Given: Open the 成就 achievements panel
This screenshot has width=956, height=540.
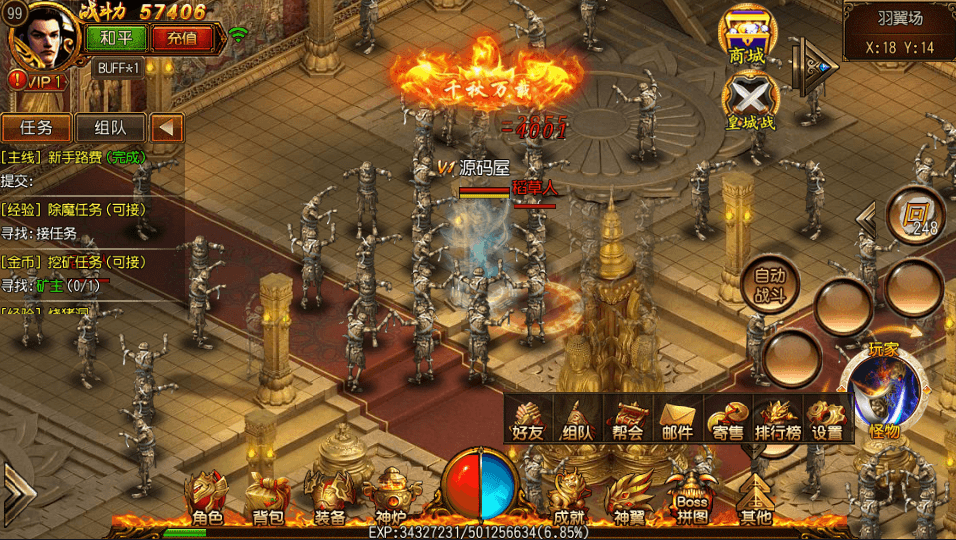Looking at the screenshot, I should point(568,497).
